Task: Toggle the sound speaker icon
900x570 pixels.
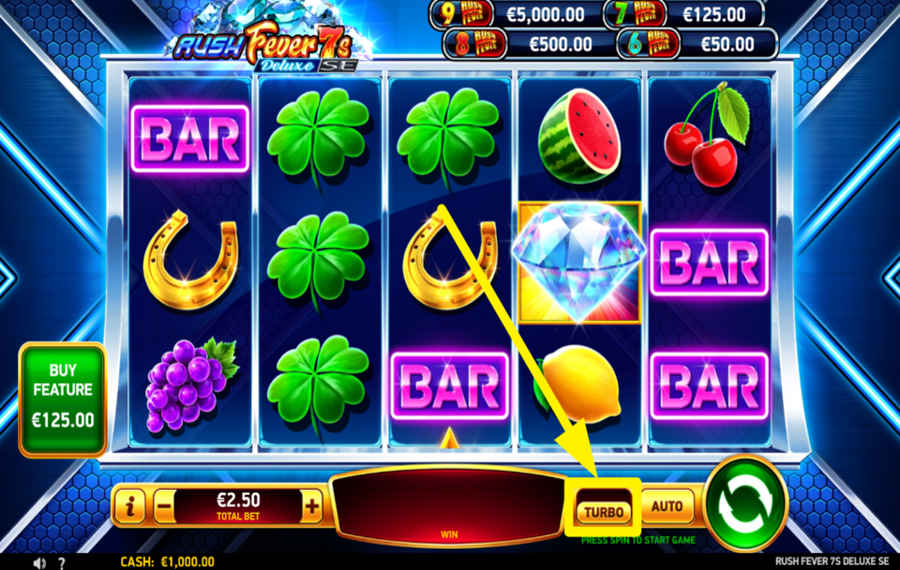Action: coord(40,563)
